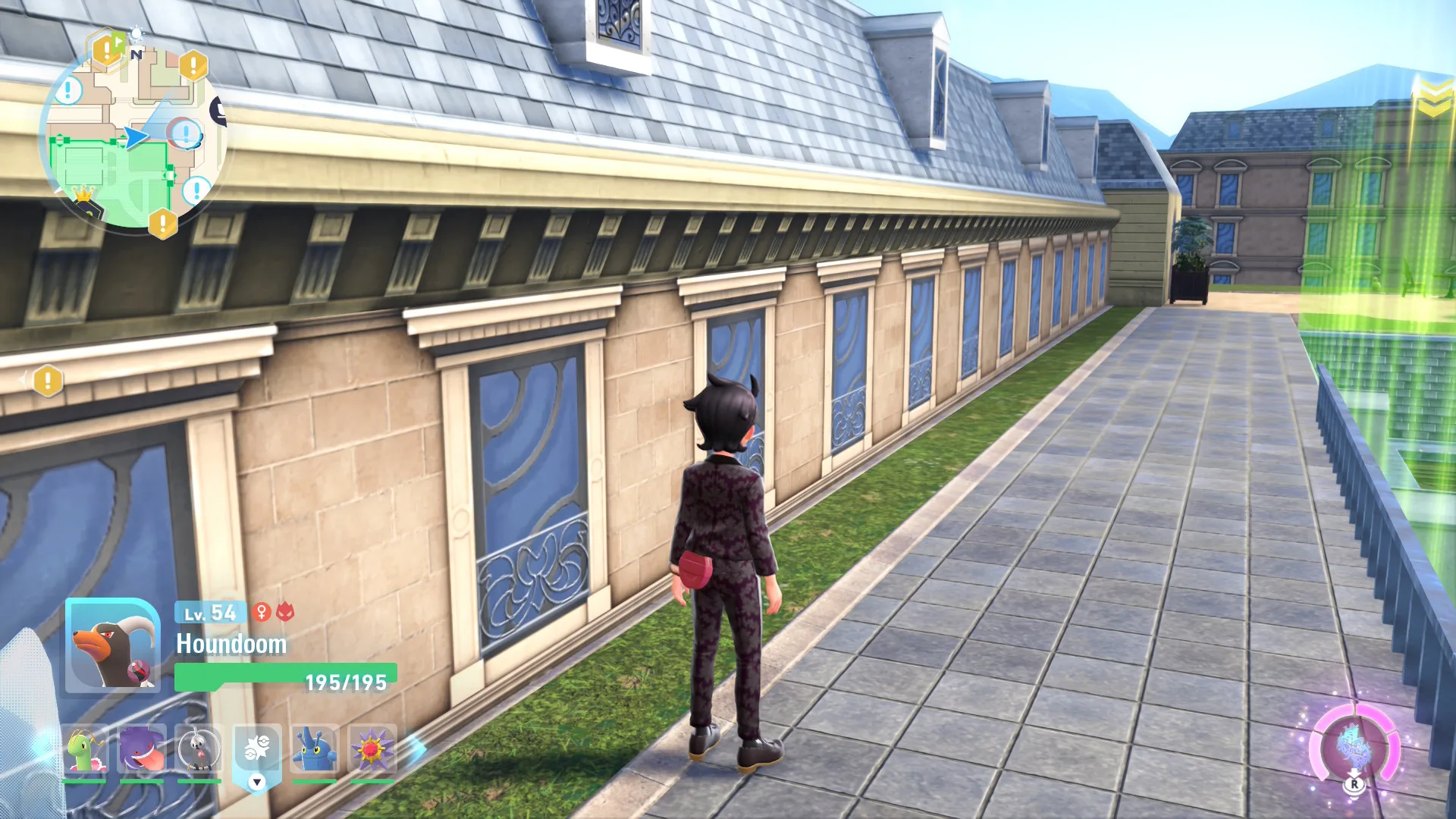Select the yellow quest marker at screen edge
Viewport: 1456px width, 819px height.
coord(48,381)
